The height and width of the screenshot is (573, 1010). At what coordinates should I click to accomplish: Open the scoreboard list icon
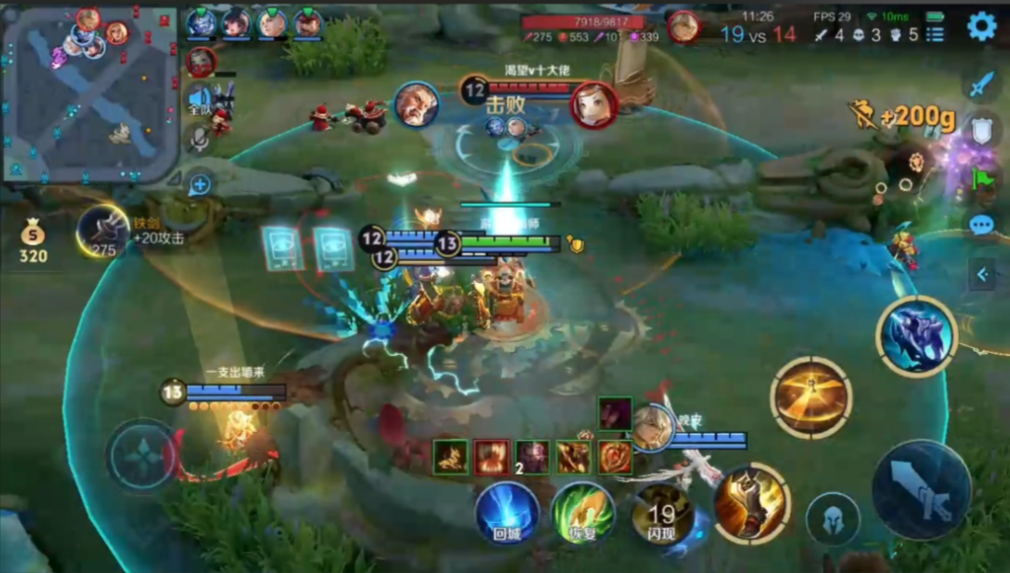pos(935,35)
